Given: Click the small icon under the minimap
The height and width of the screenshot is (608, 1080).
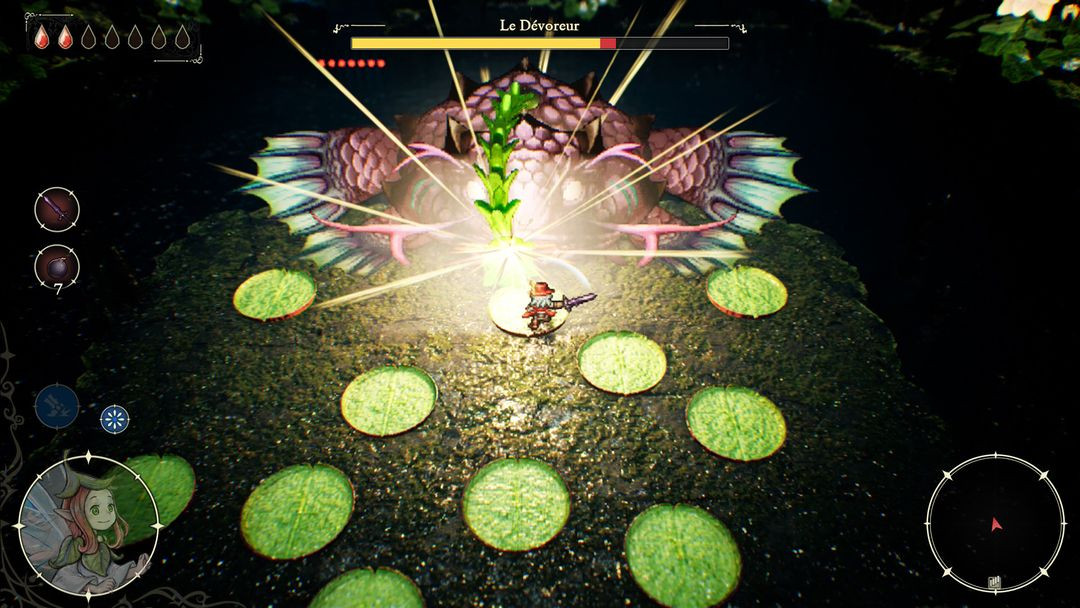Looking at the screenshot, I should coord(996,581).
